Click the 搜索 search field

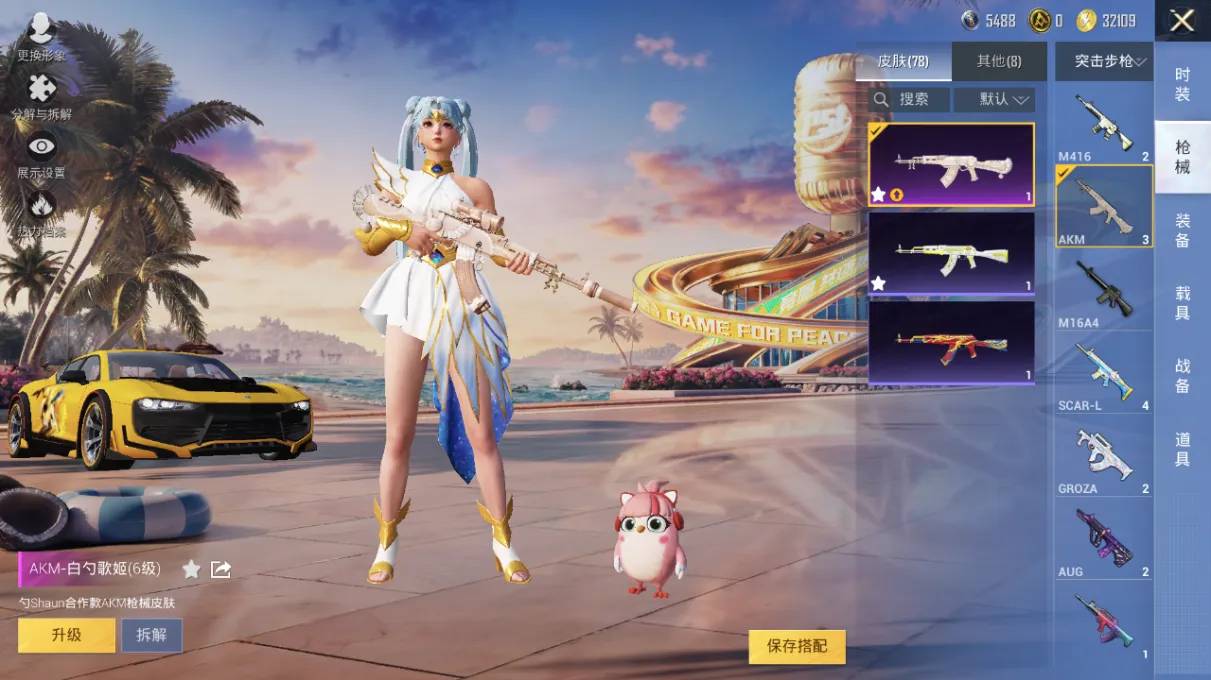908,99
